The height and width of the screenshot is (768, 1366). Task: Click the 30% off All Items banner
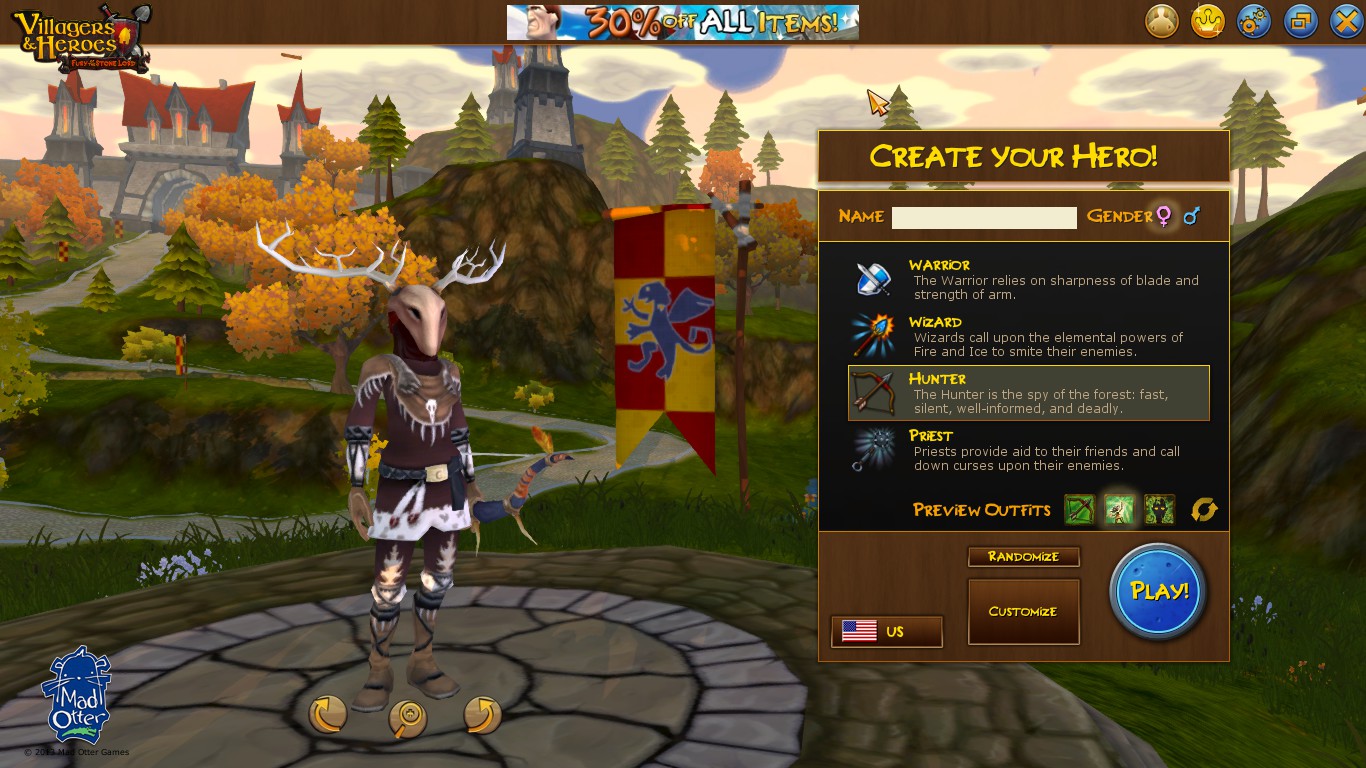pos(683,21)
